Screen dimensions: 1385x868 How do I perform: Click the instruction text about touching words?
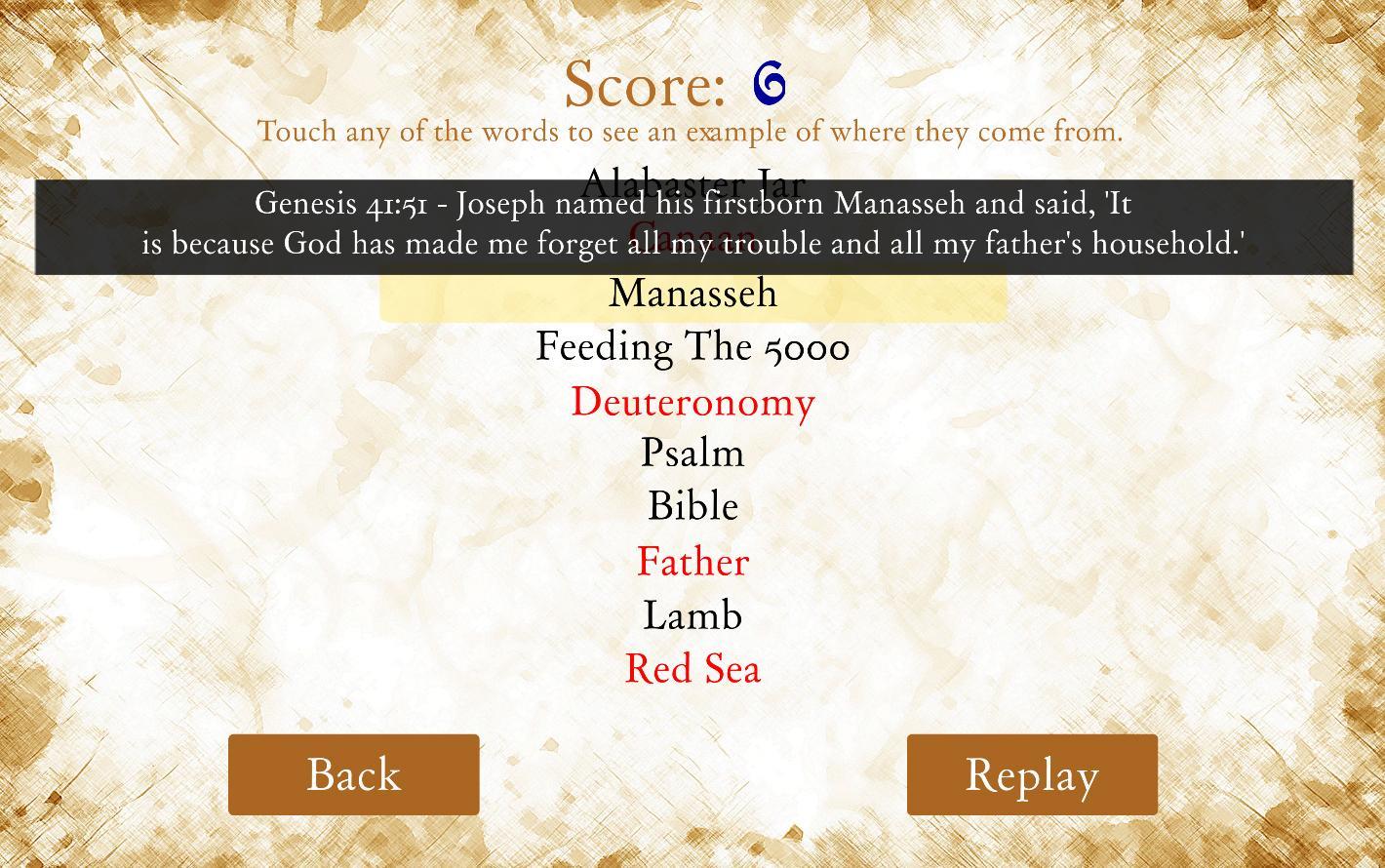[691, 132]
